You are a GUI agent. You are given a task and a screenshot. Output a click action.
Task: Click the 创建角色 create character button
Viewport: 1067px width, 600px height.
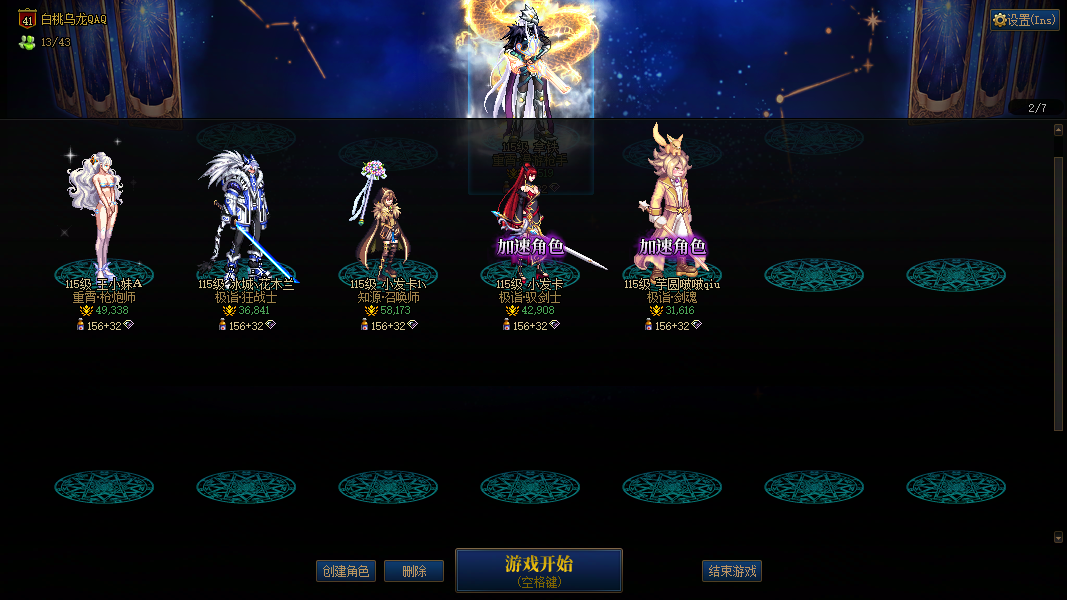345,571
